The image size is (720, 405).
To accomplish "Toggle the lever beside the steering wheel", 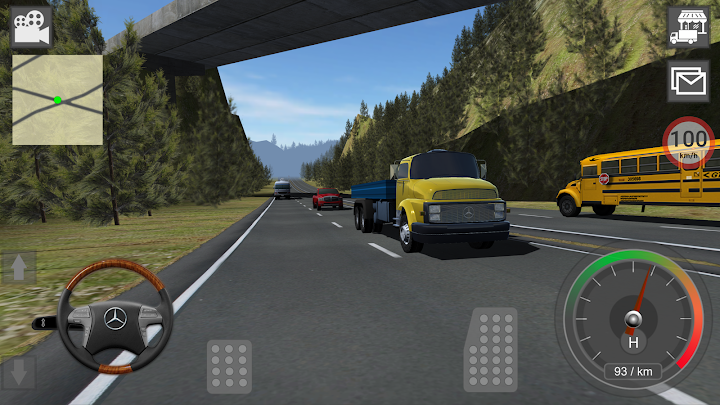I will (44, 323).
